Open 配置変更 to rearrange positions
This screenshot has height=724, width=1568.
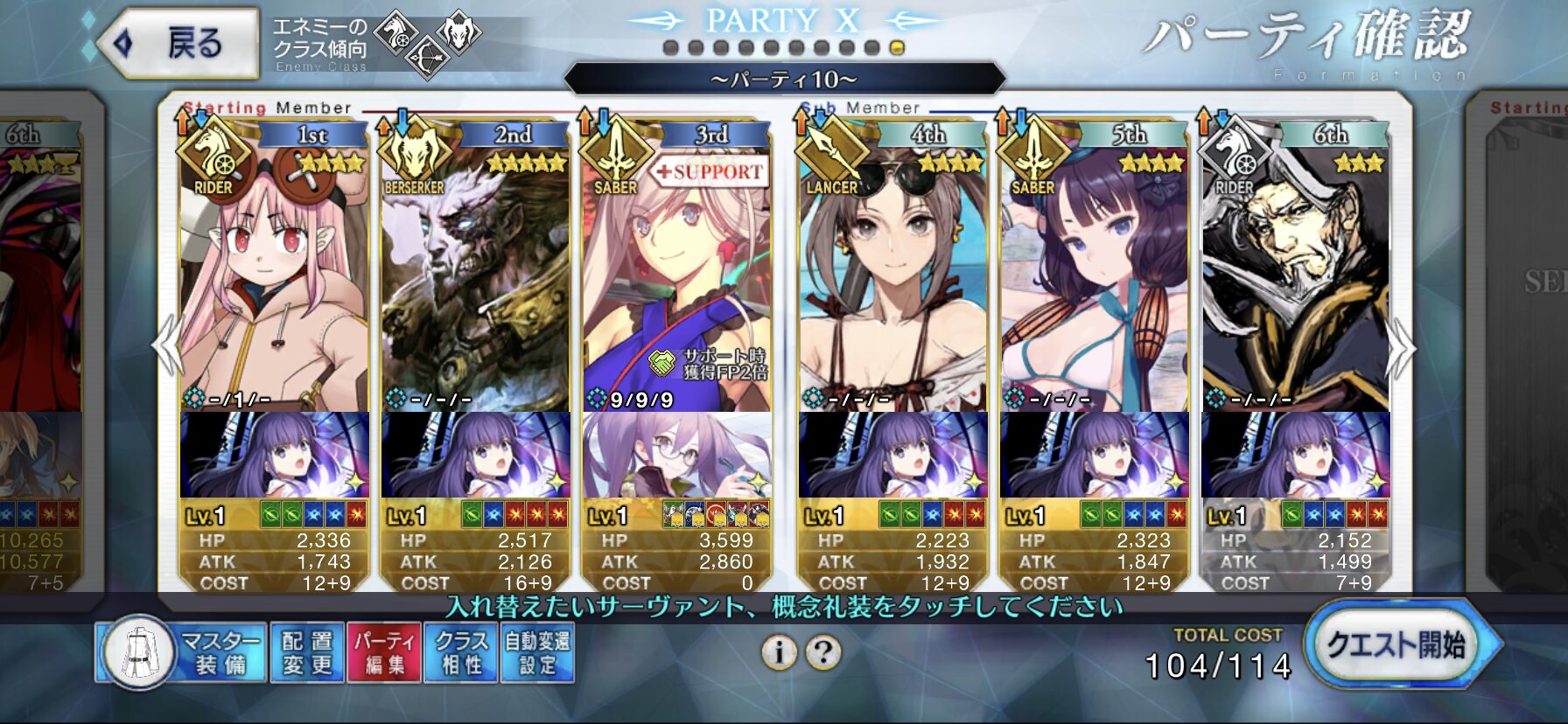(x=307, y=652)
